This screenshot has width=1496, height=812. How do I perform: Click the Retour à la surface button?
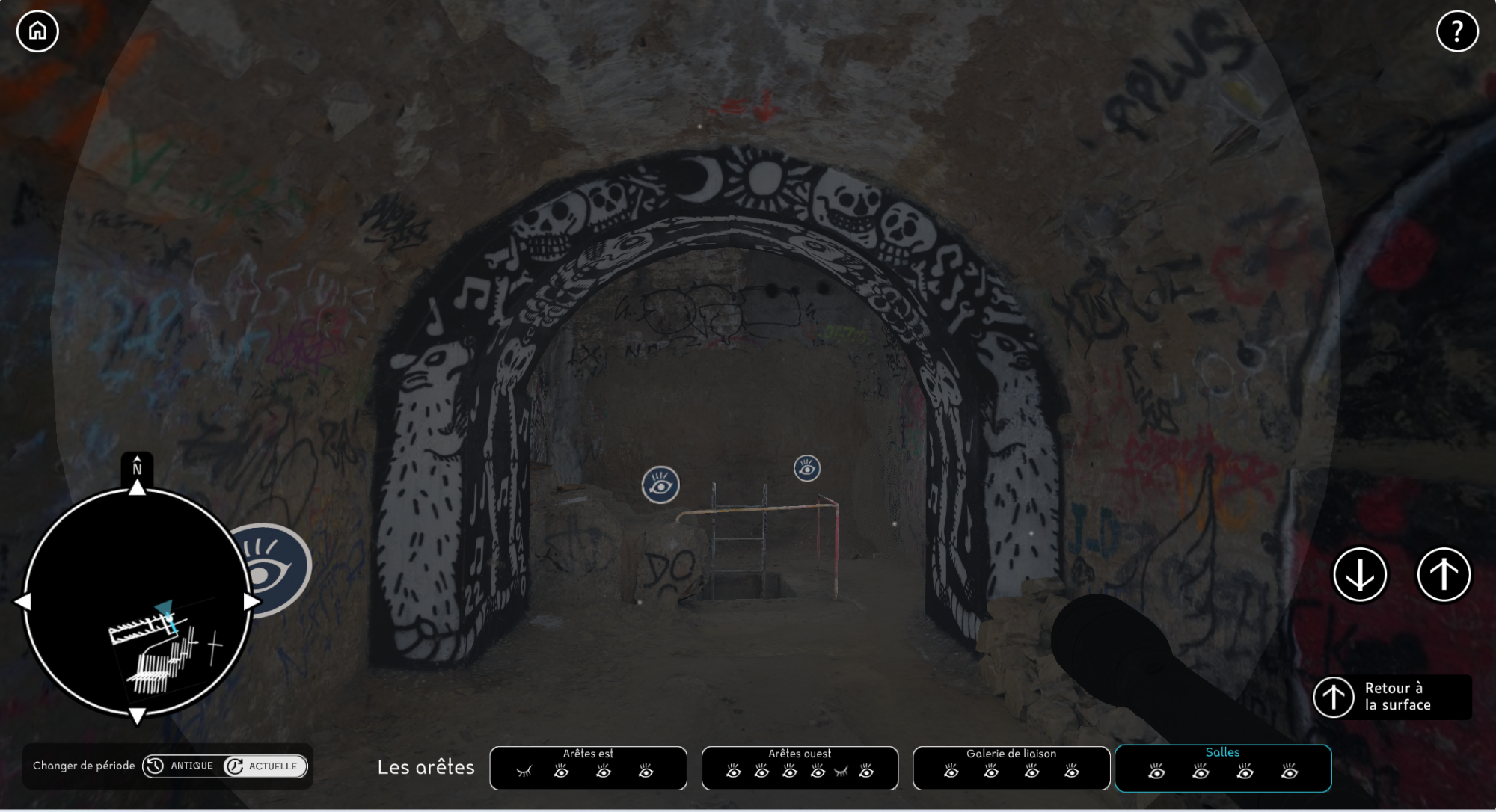1392,697
